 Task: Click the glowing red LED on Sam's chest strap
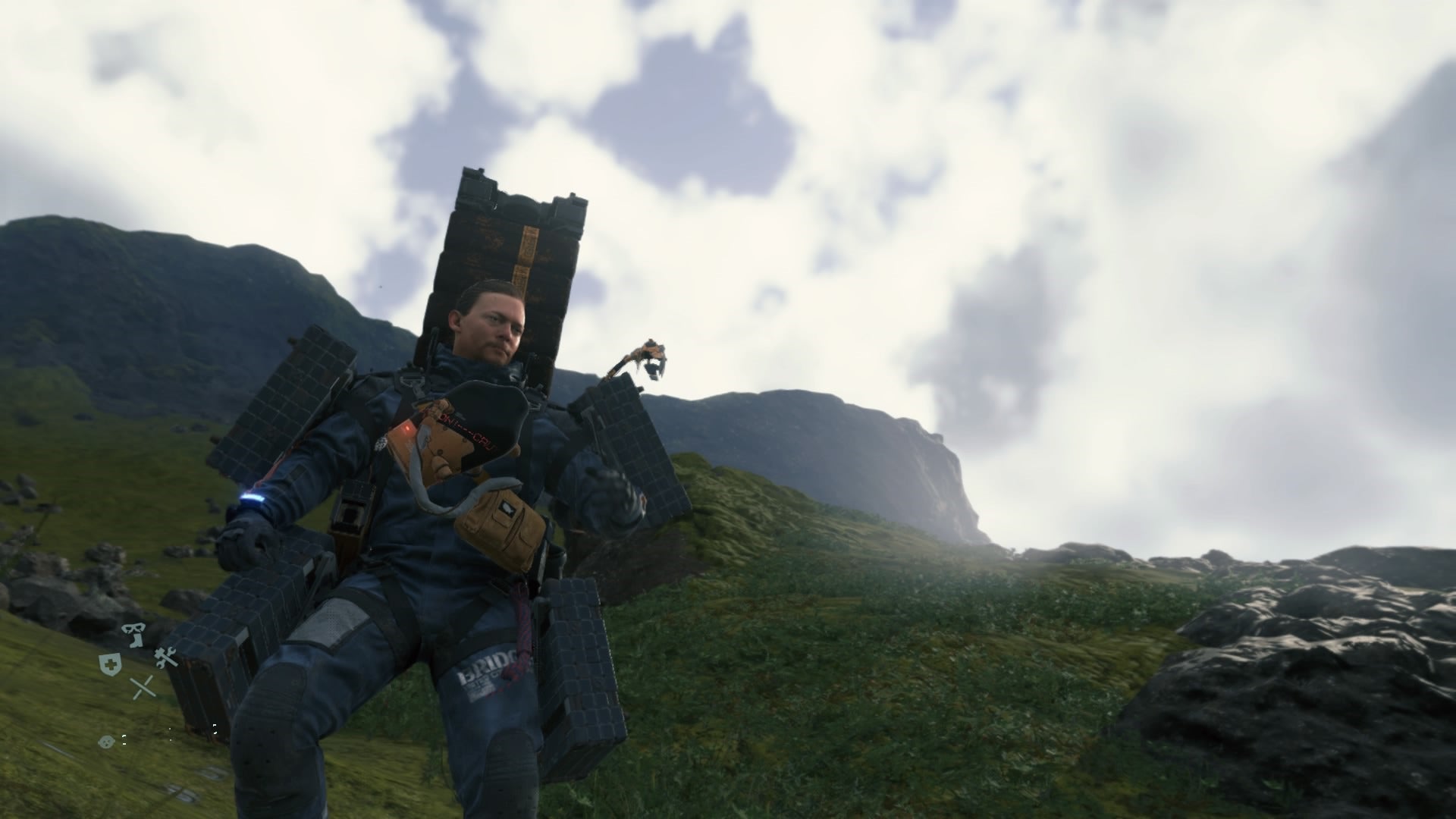pos(407,428)
